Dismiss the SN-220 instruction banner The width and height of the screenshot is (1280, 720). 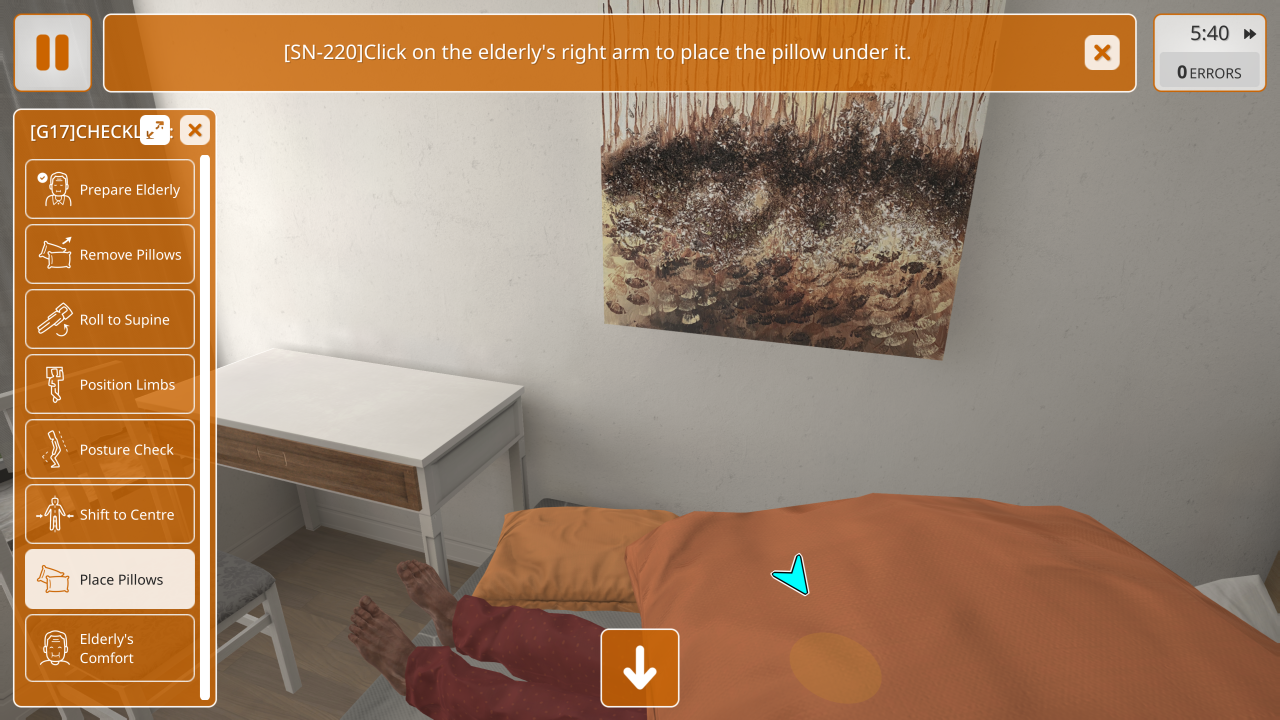pyautogui.click(x=1102, y=53)
